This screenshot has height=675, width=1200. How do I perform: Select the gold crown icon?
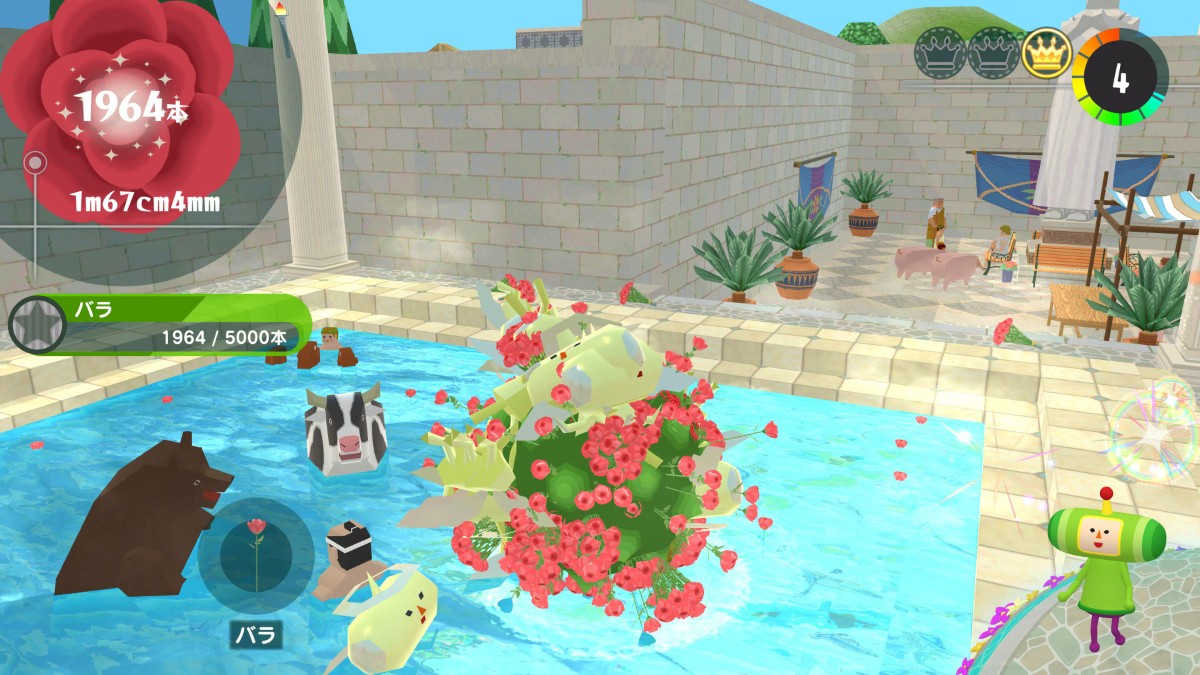coord(1046,53)
